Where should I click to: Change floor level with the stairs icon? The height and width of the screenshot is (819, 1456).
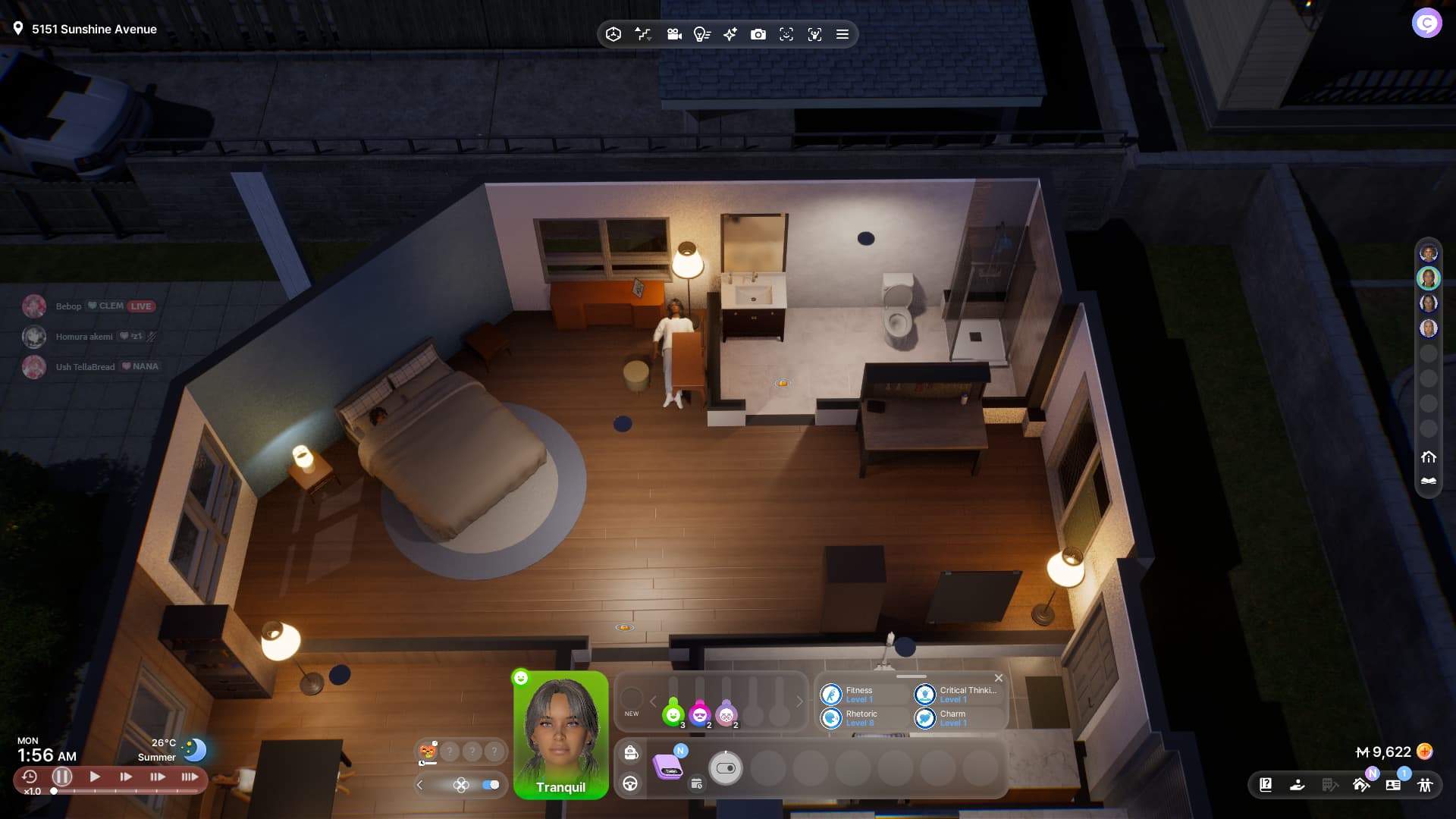pos(643,34)
